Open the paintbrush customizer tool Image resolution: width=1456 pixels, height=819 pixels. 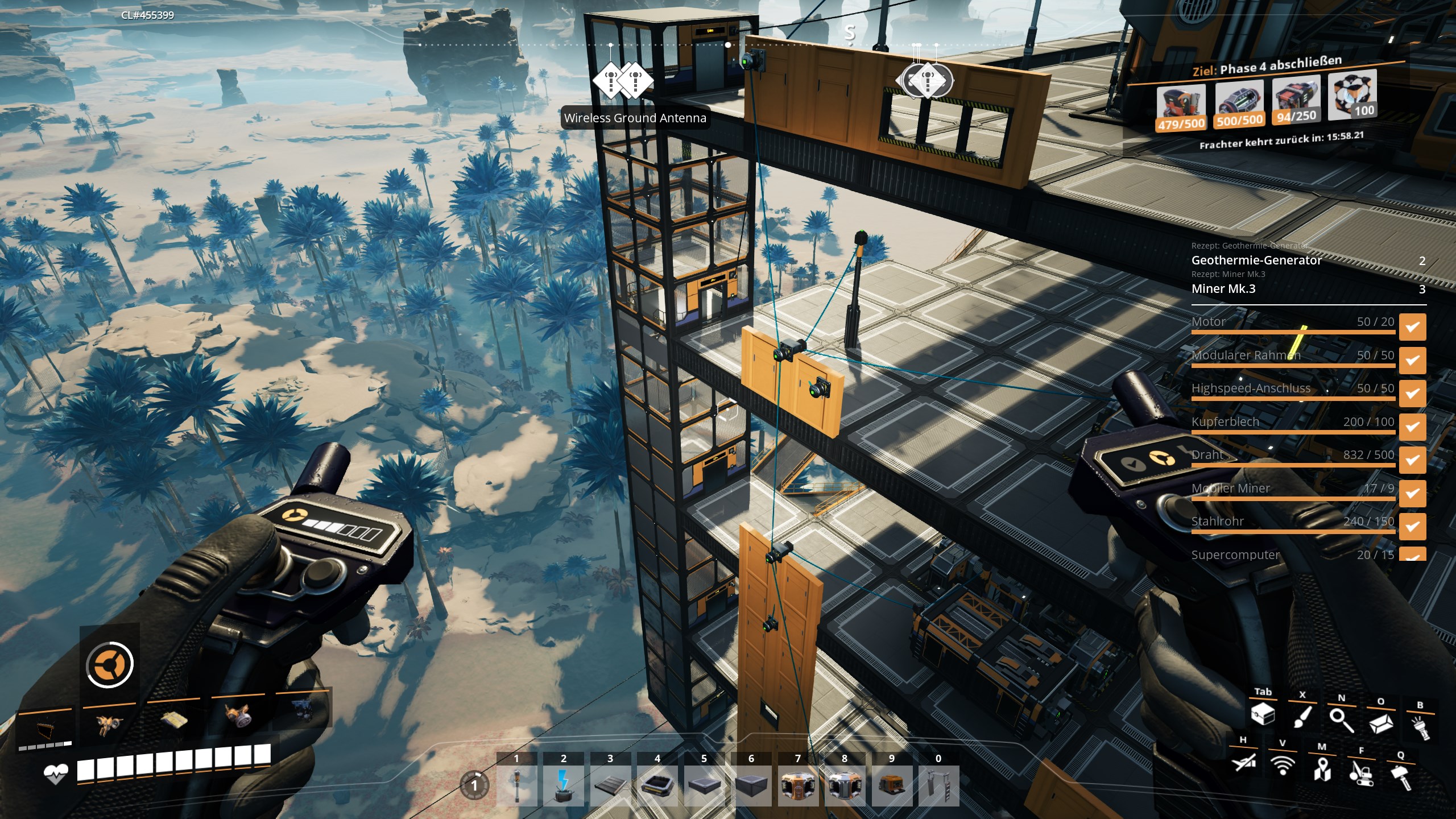pos(1302,718)
